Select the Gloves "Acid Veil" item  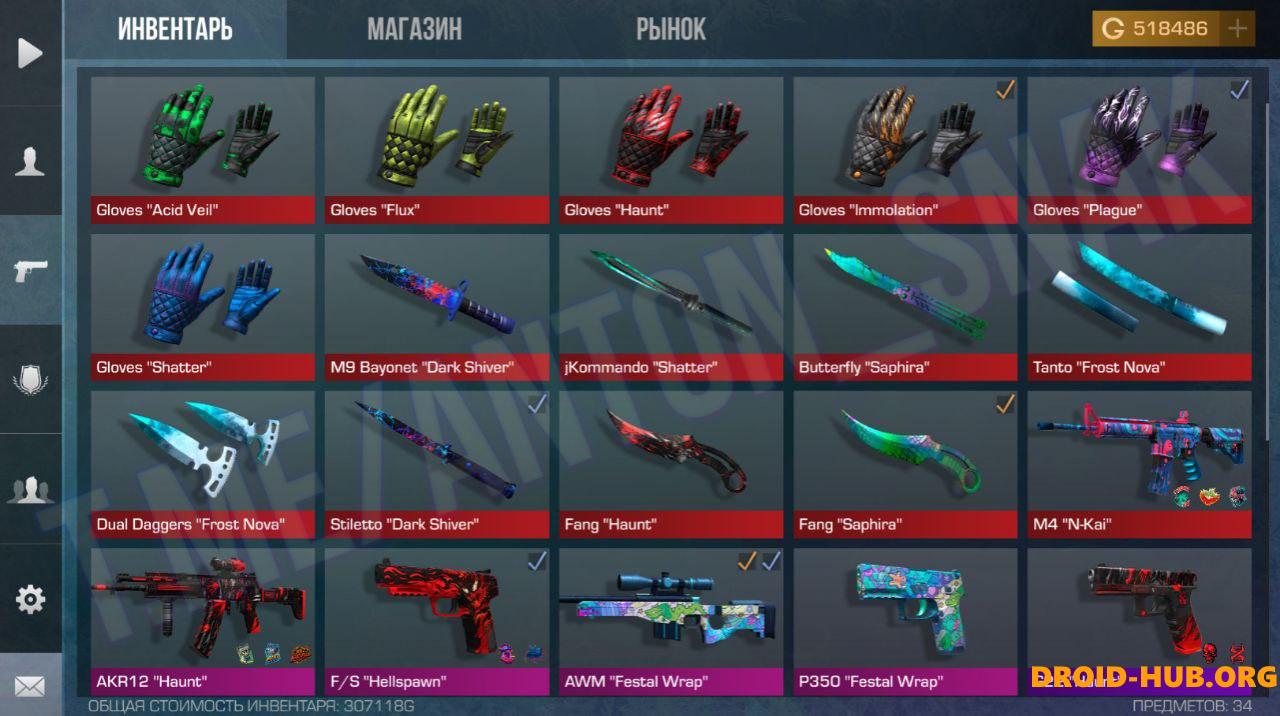[x=202, y=150]
